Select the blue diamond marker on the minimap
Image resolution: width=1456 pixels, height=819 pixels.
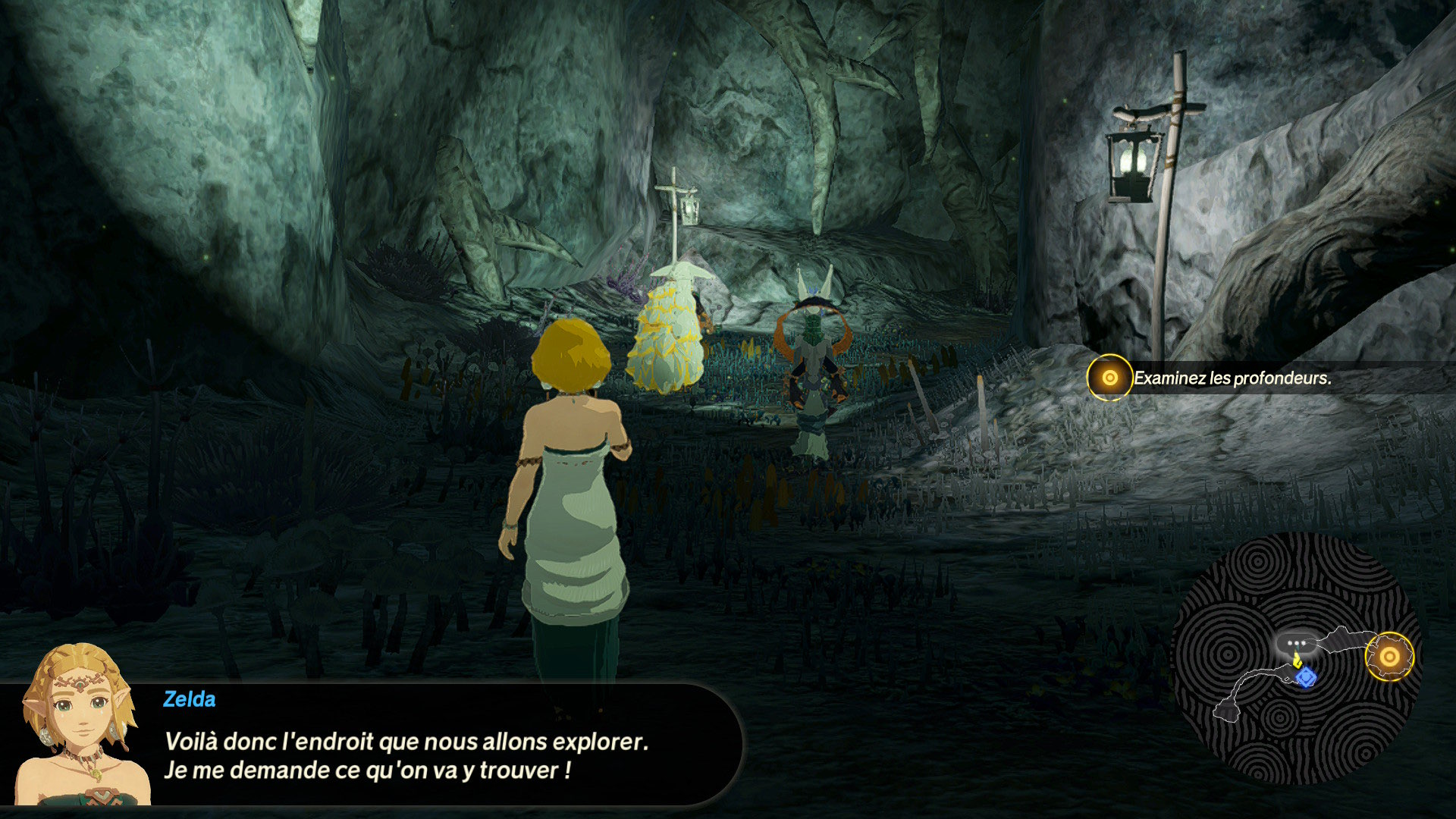pyautogui.click(x=1306, y=676)
